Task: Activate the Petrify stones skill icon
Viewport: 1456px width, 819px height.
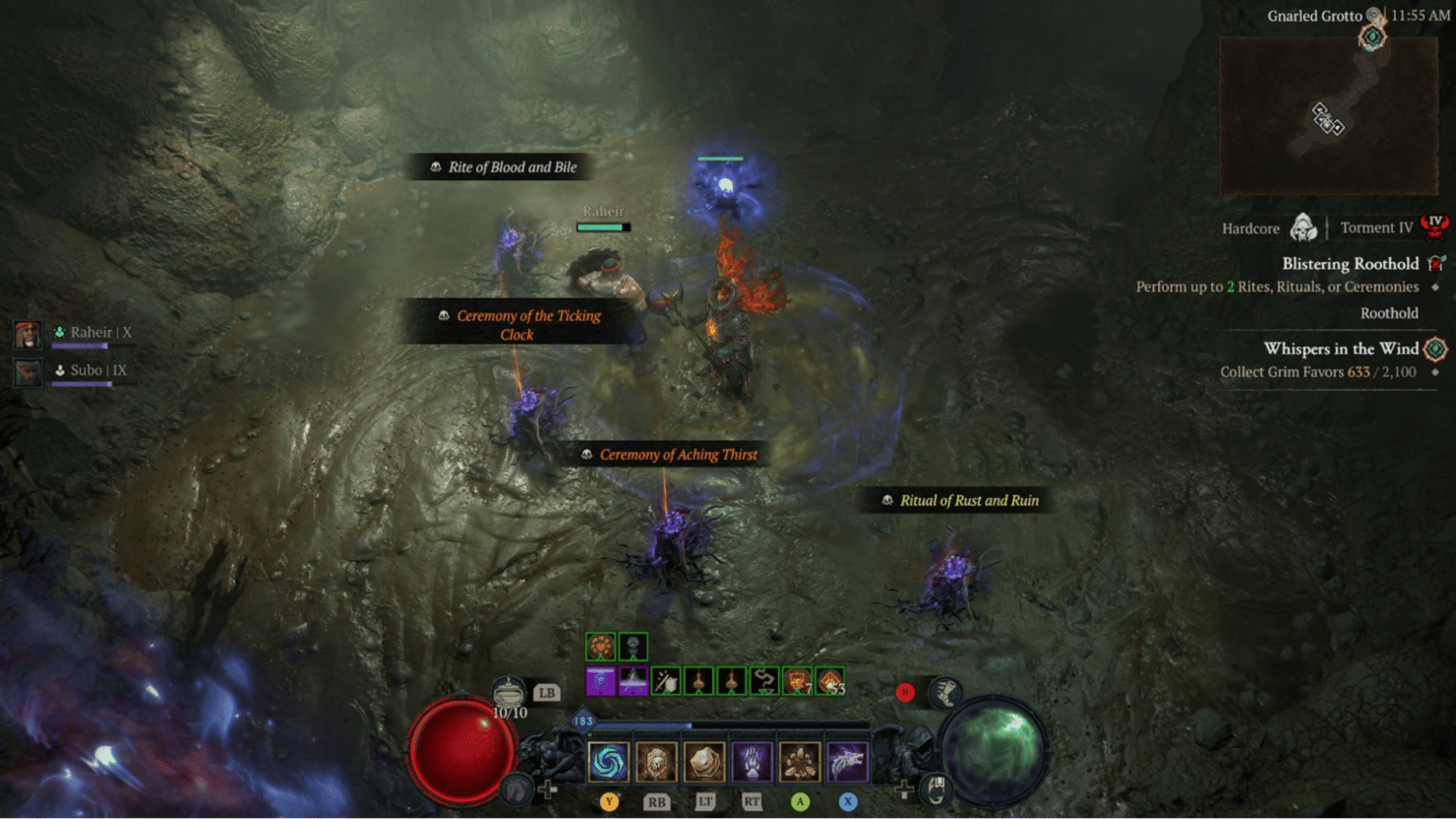Action: pyautogui.click(x=800, y=761)
